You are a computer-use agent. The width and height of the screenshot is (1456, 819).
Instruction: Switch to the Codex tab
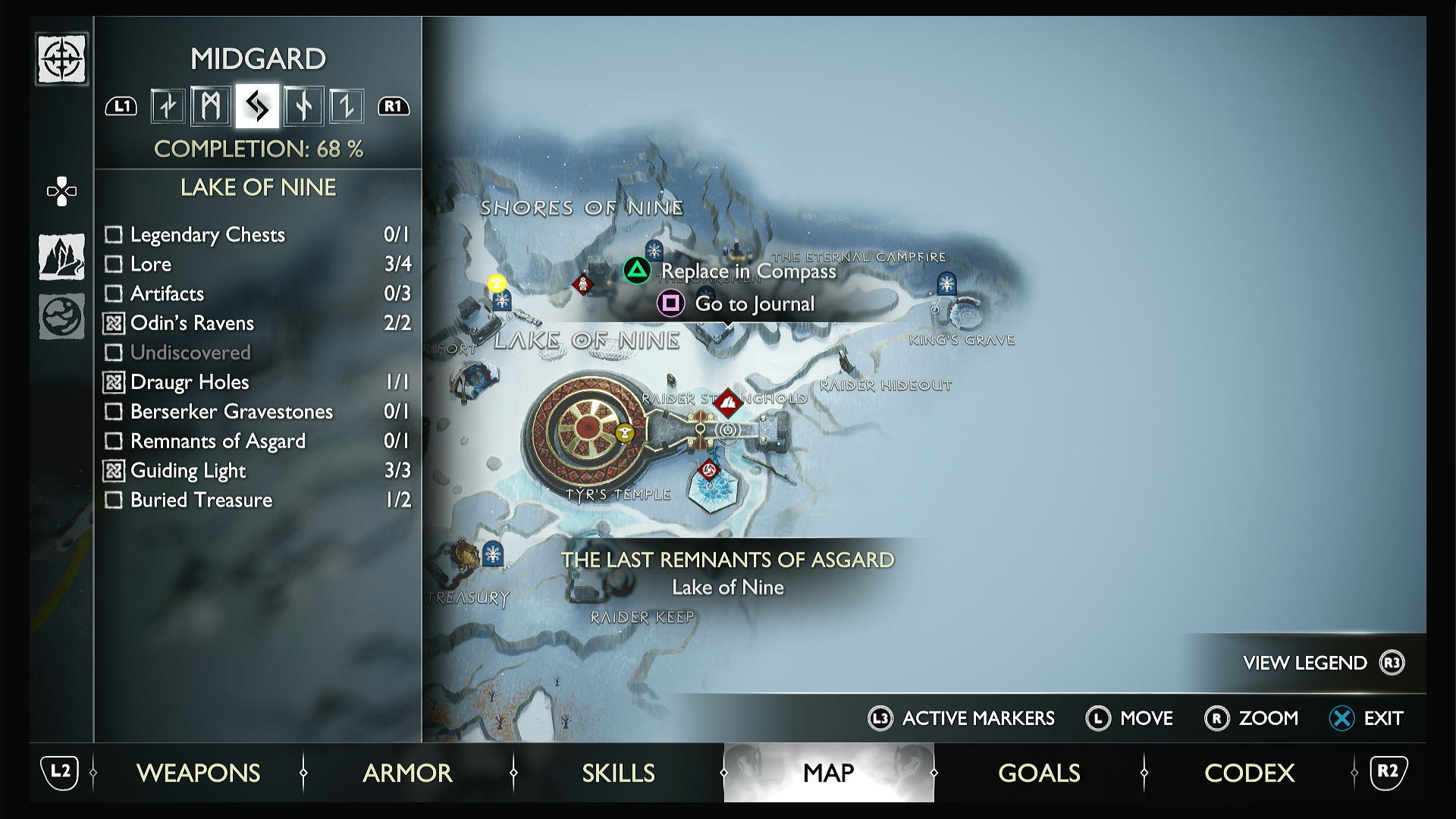pos(1249,773)
